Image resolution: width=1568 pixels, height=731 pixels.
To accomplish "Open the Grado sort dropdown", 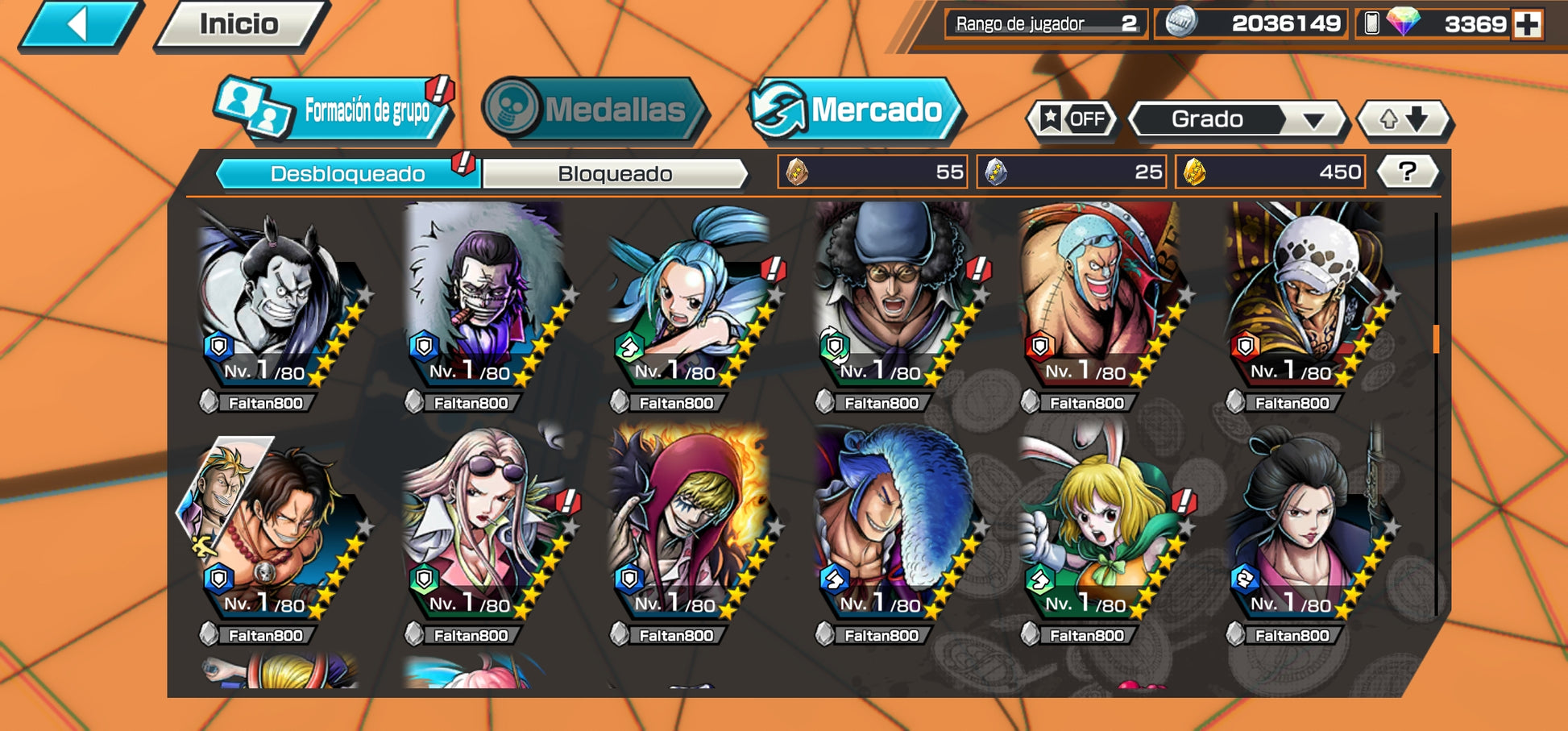I will pos(1238,119).
